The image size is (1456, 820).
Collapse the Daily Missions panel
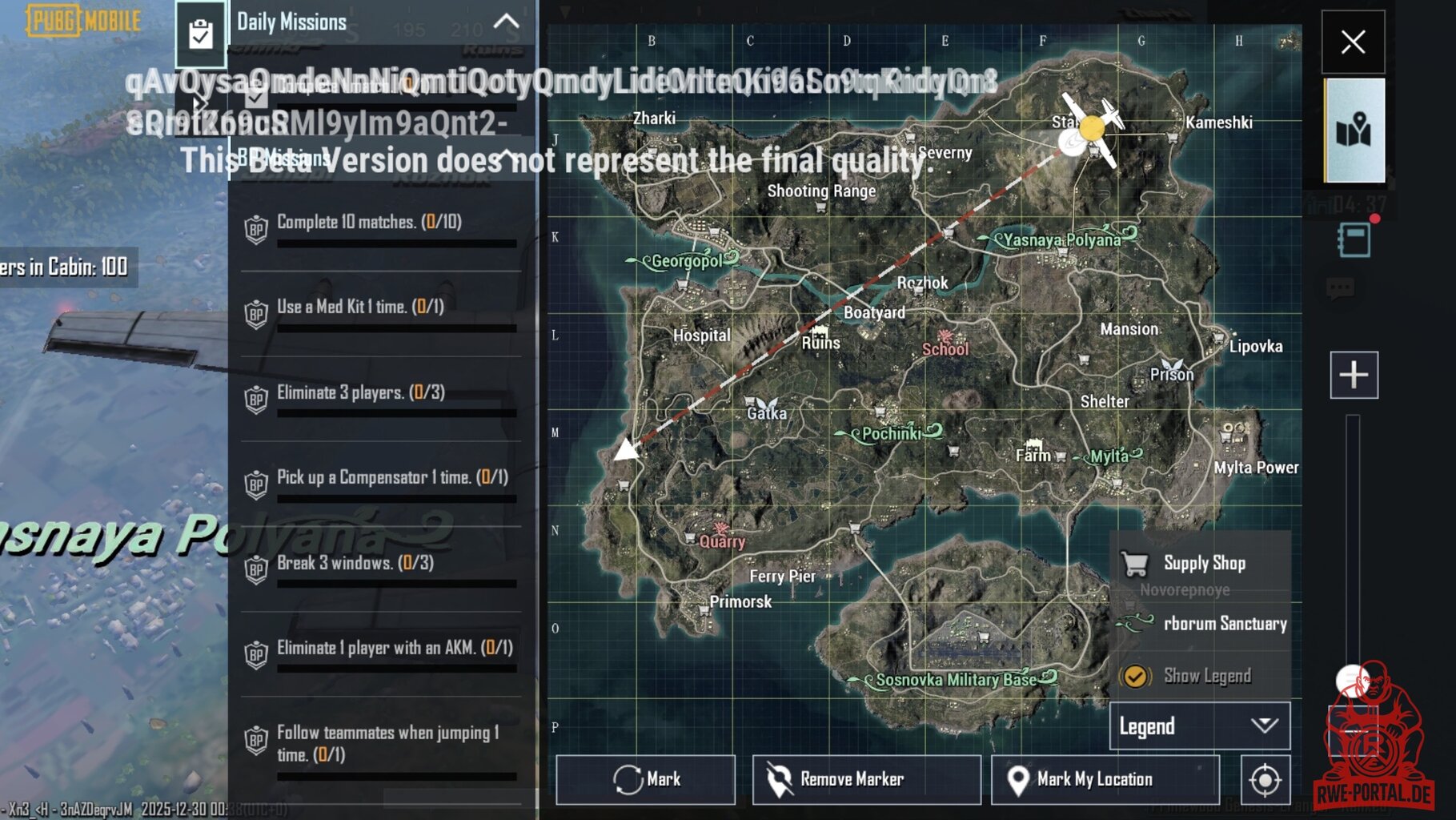pyautogui.click(x=506, y=22)
